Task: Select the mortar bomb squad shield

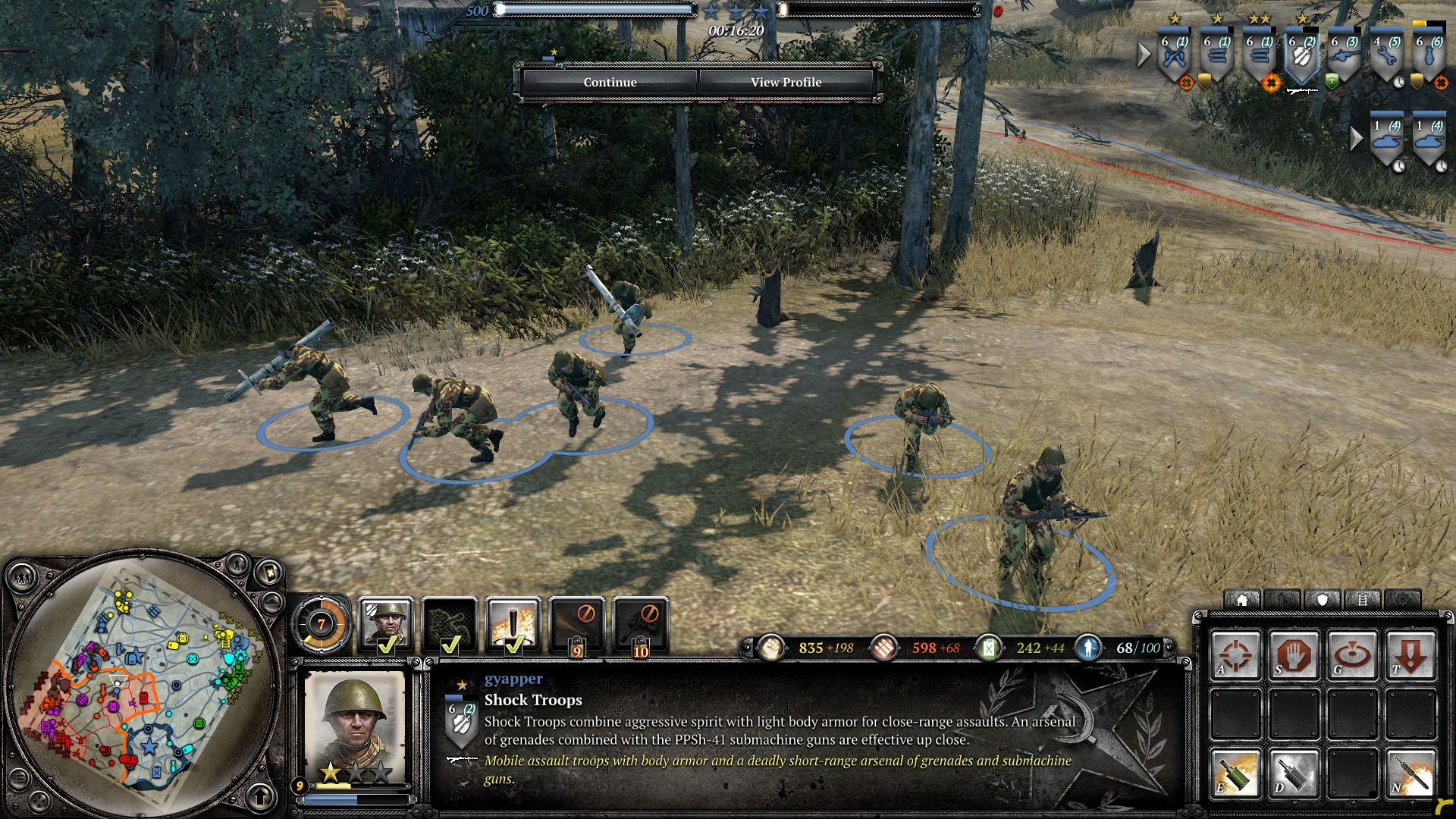Action: [1429, 57]
